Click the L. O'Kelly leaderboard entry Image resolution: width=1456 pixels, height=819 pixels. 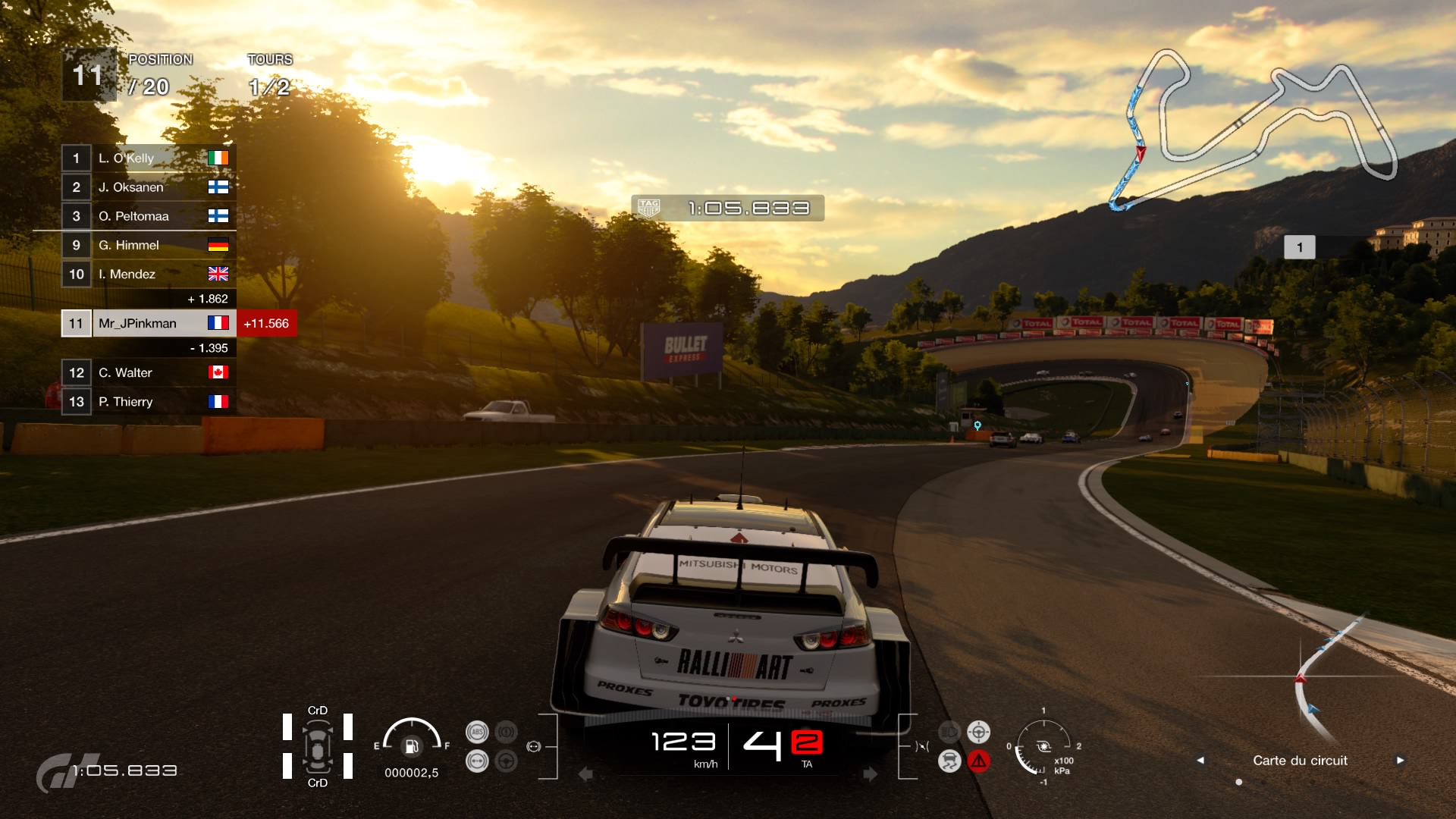click(x=148, y=158)
